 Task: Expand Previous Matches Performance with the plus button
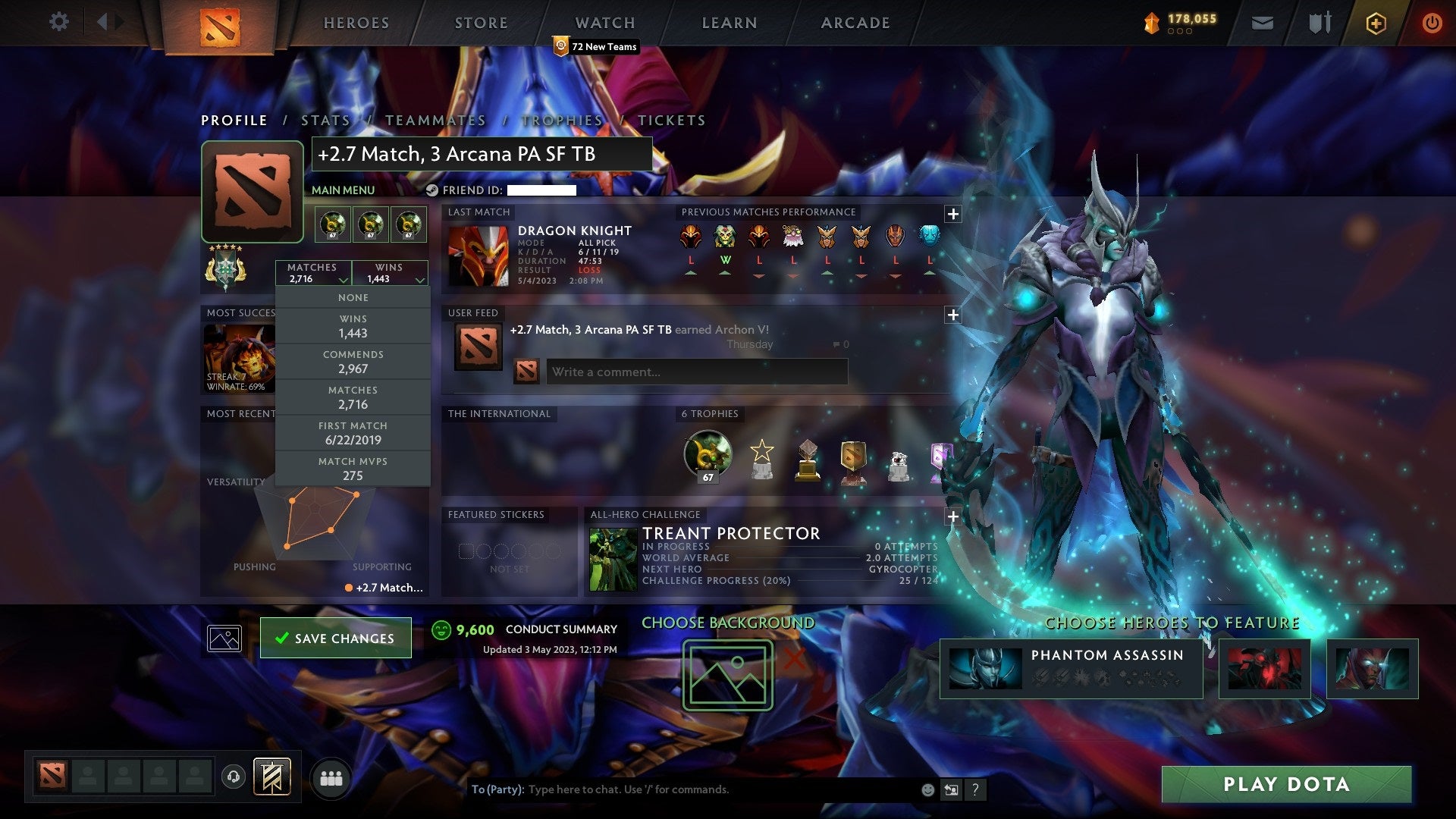(952, 215)
